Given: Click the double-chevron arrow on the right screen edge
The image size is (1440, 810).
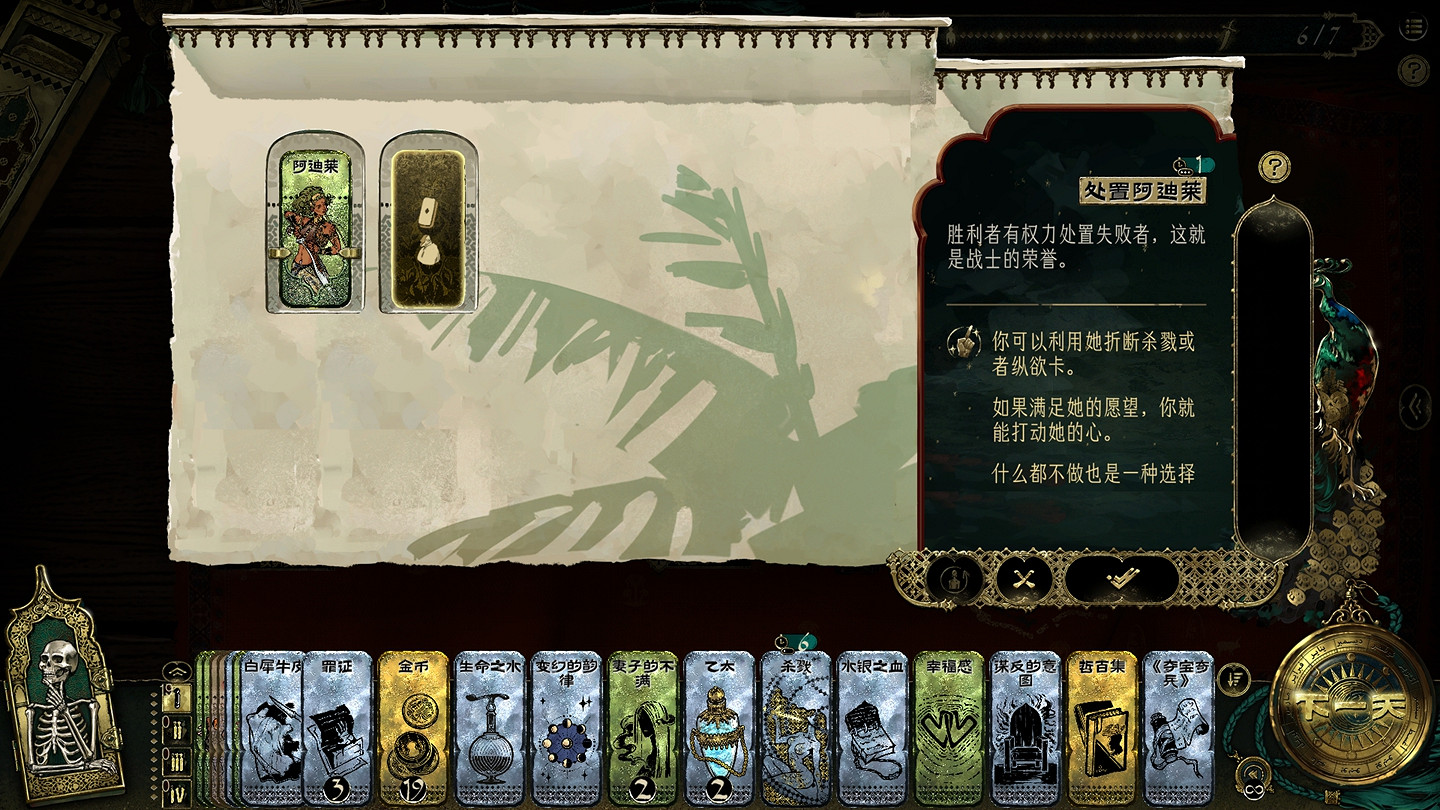Looking at the screenshot, I should 1416,405.
